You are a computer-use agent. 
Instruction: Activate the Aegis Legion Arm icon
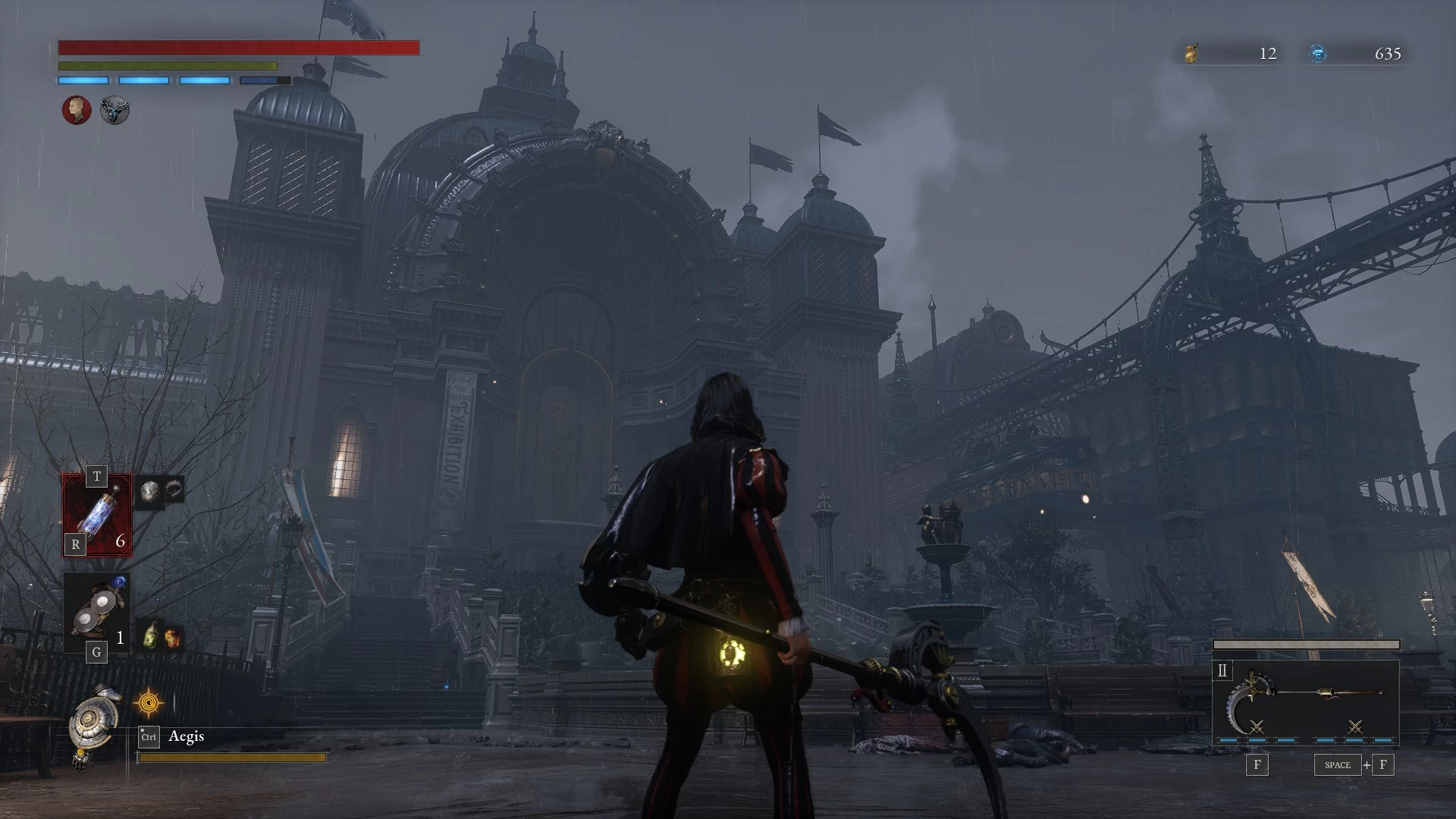[96, 724]
